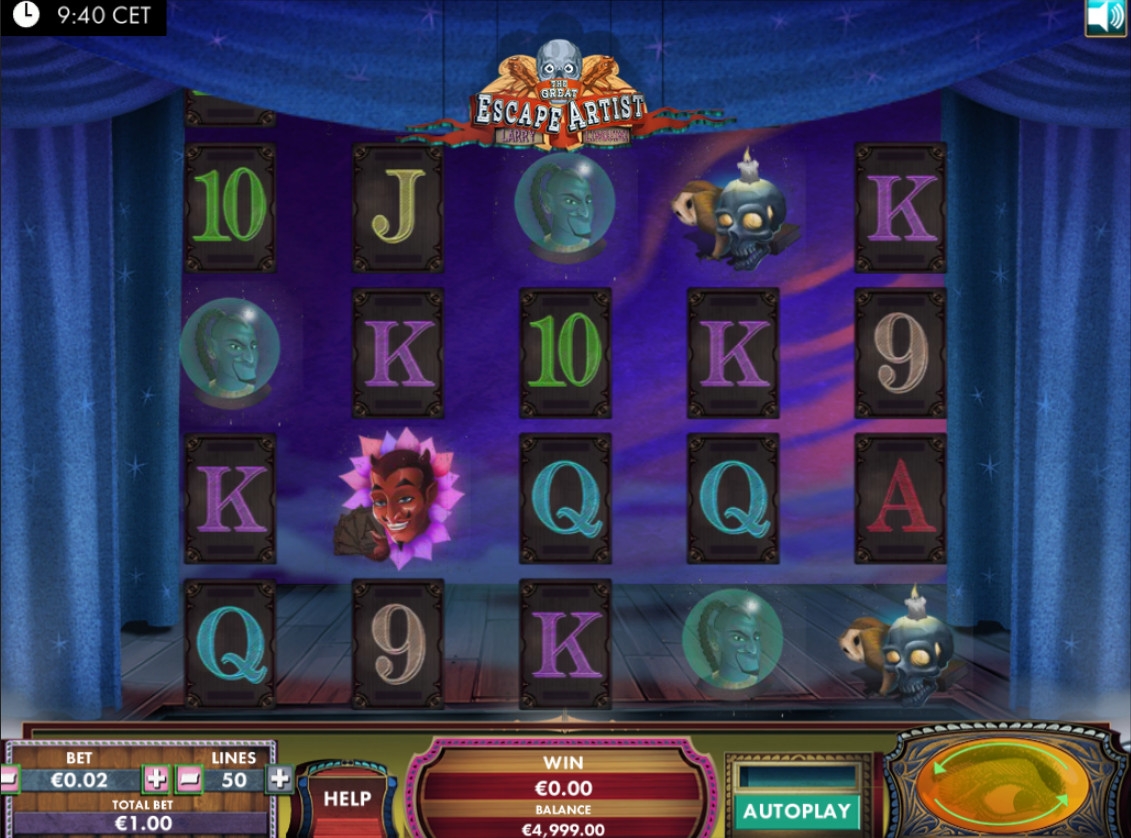
Task: Decrease the number of lines
Action: [190, 779]
